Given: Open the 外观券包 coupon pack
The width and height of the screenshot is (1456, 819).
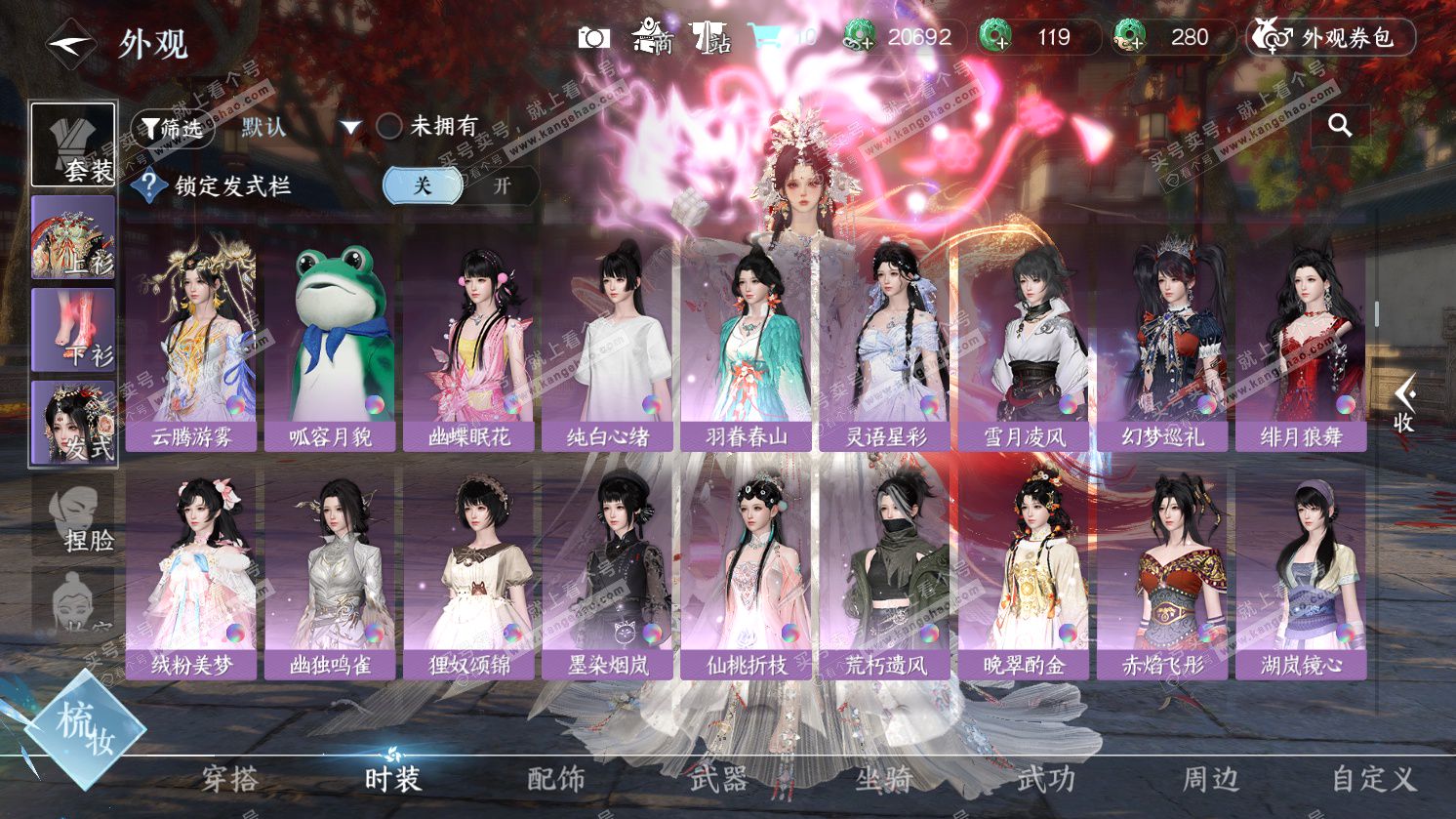Looking at the screenshot, I should 1331,38.
